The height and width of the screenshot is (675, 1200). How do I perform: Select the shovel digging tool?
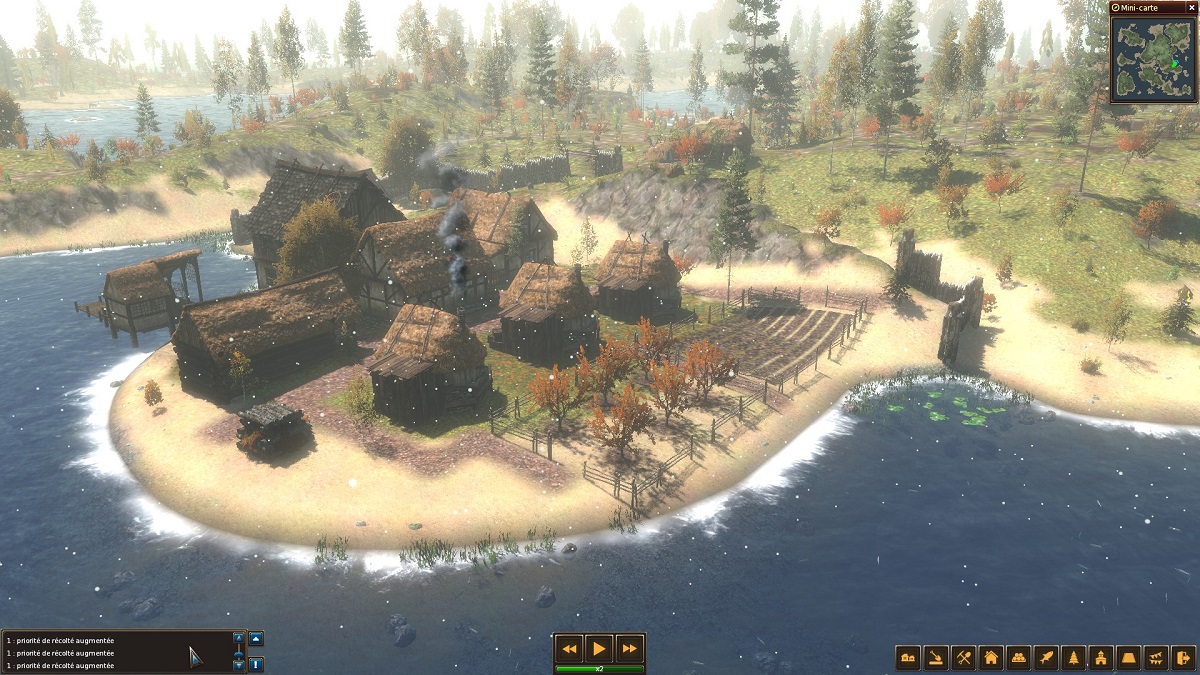[x=936, y=658]
